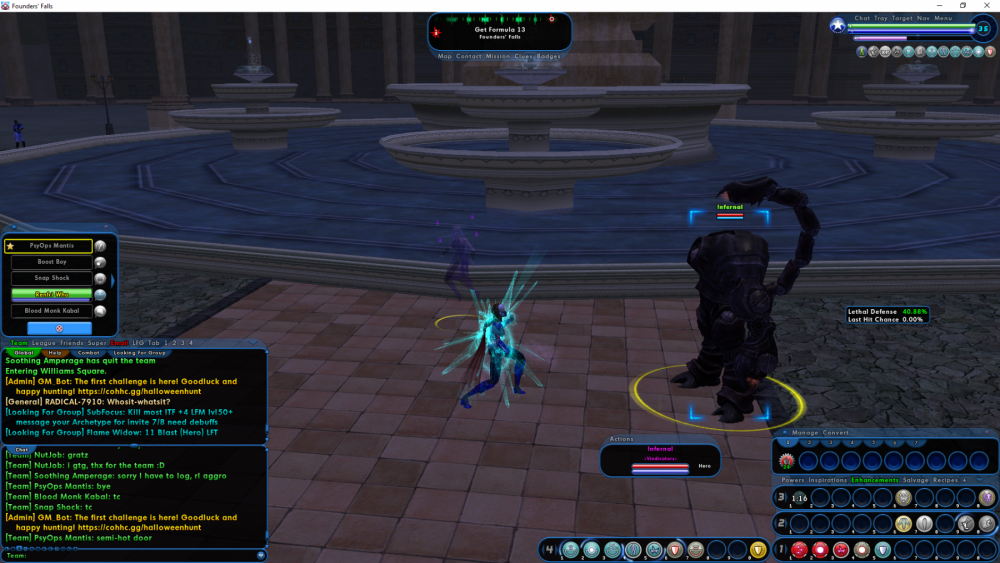The width and height of the screenshot is (1000, 563).
Task: Select PsyOps Mantis in the team list
Action: (52, 246)
